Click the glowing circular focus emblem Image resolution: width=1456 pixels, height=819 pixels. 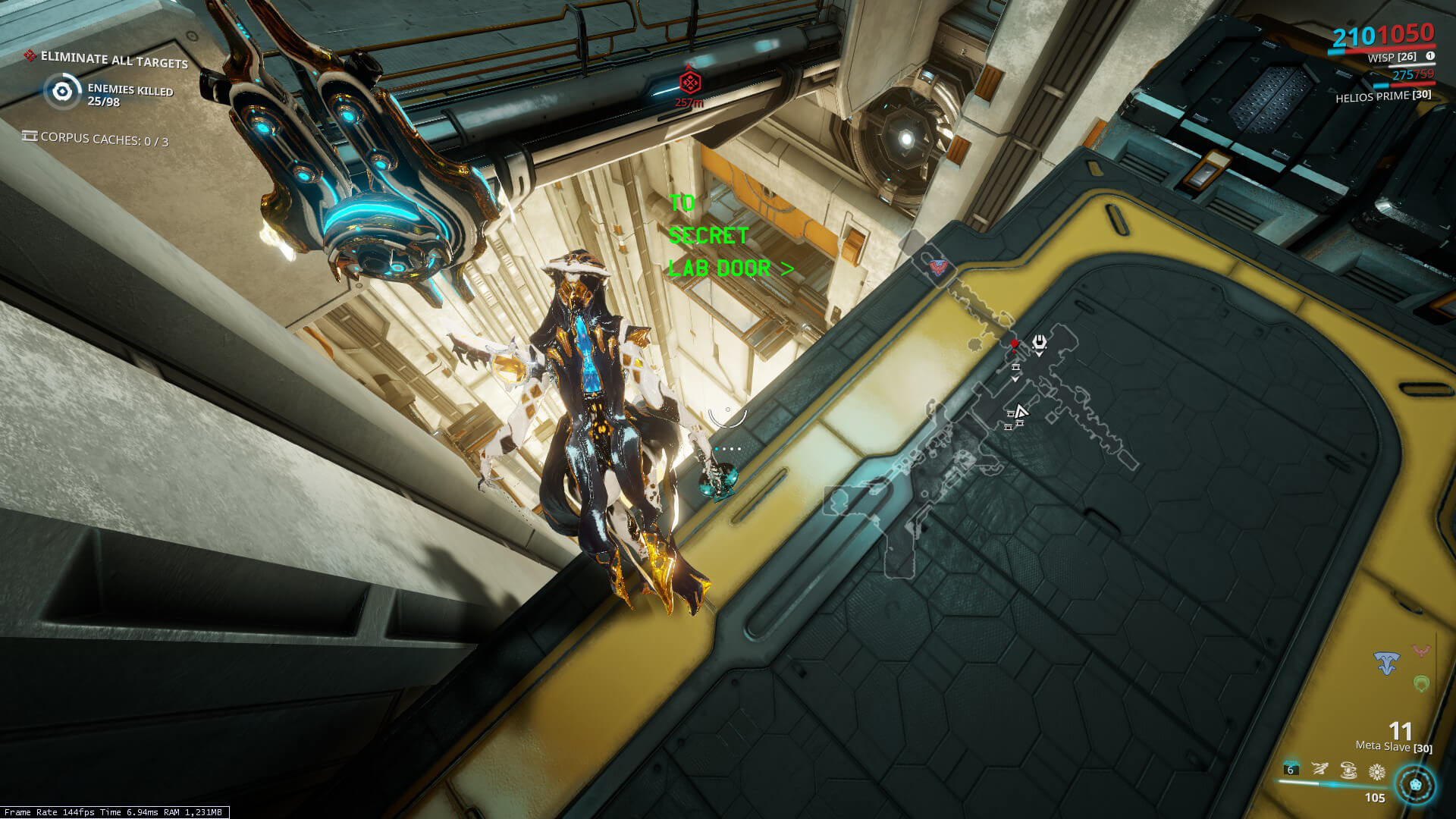pyautogui.click(x=1415, y=784)
